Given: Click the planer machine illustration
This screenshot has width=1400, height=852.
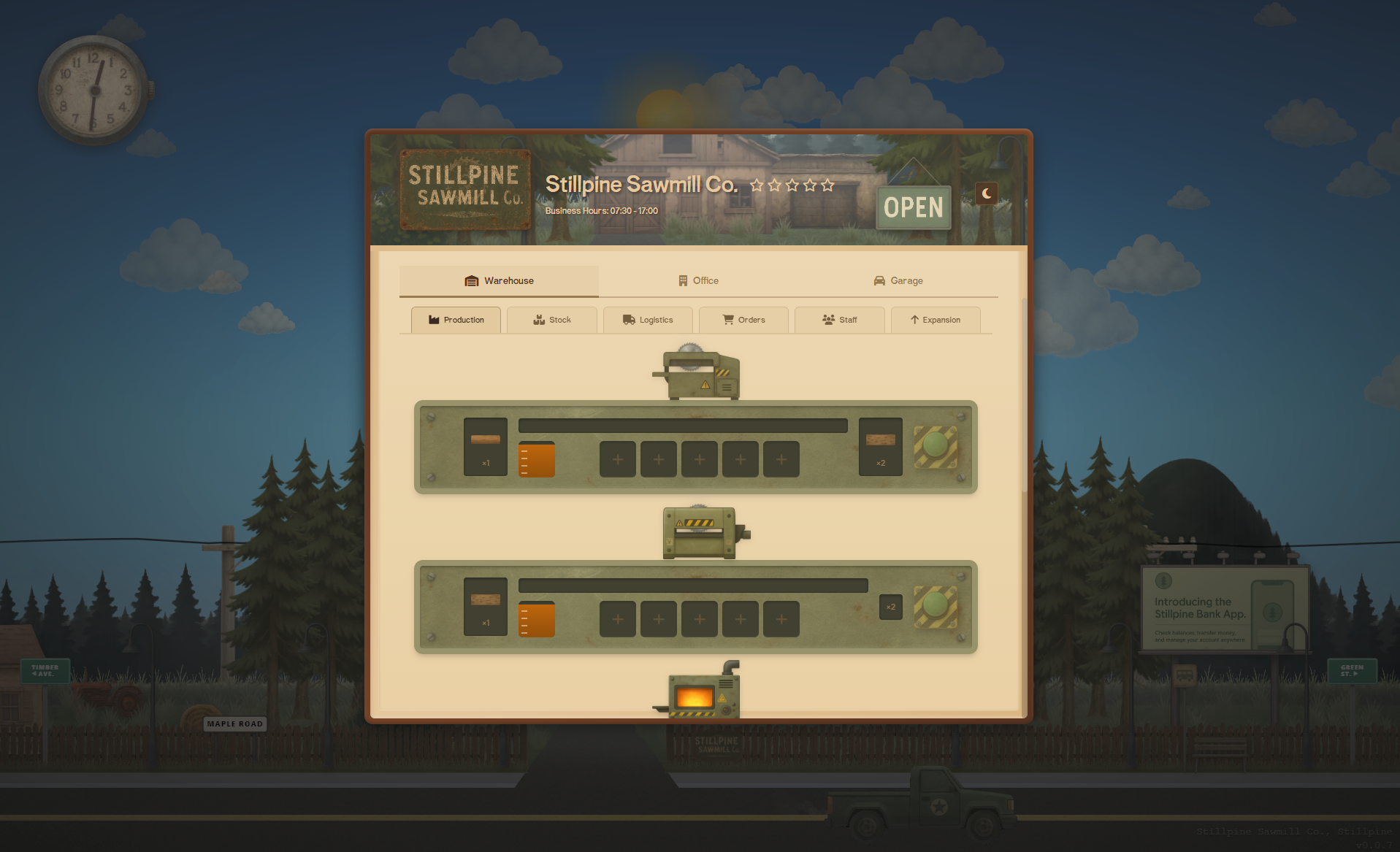Looking at the screenshot, I should click(x=700, y=533).
